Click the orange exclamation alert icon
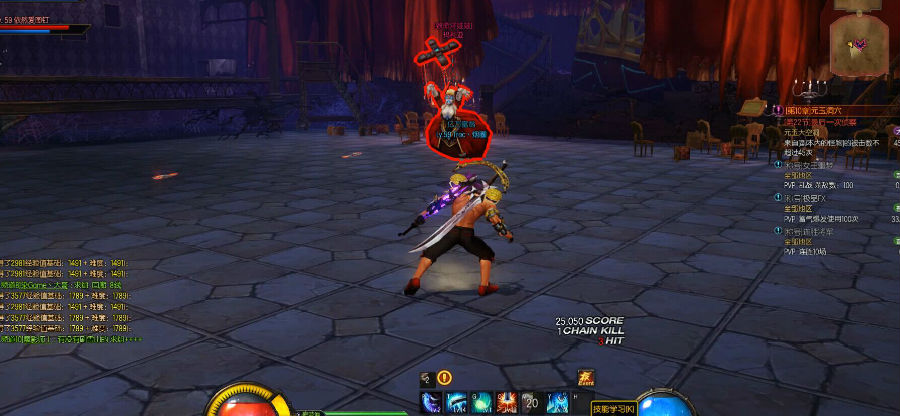 pyautogui.click(x=445, y=378)
